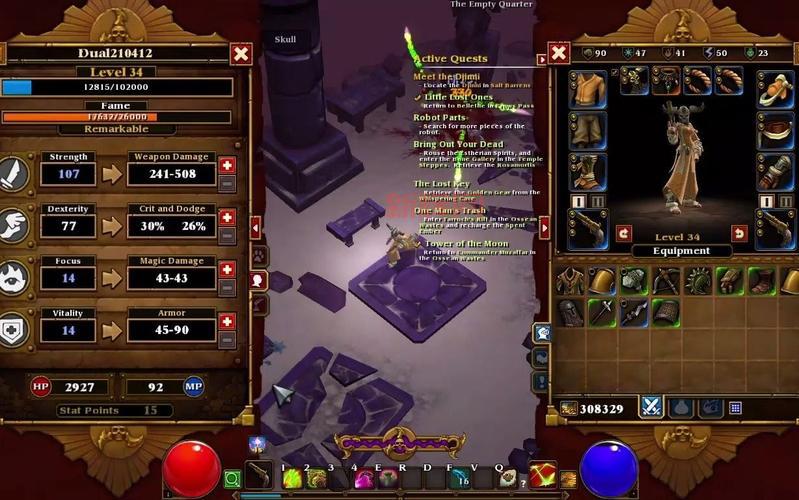Image resolution: width=799 pixels, height=500 pixels.
Task: Add a point to Strength
Action: (x=227, y=165)
